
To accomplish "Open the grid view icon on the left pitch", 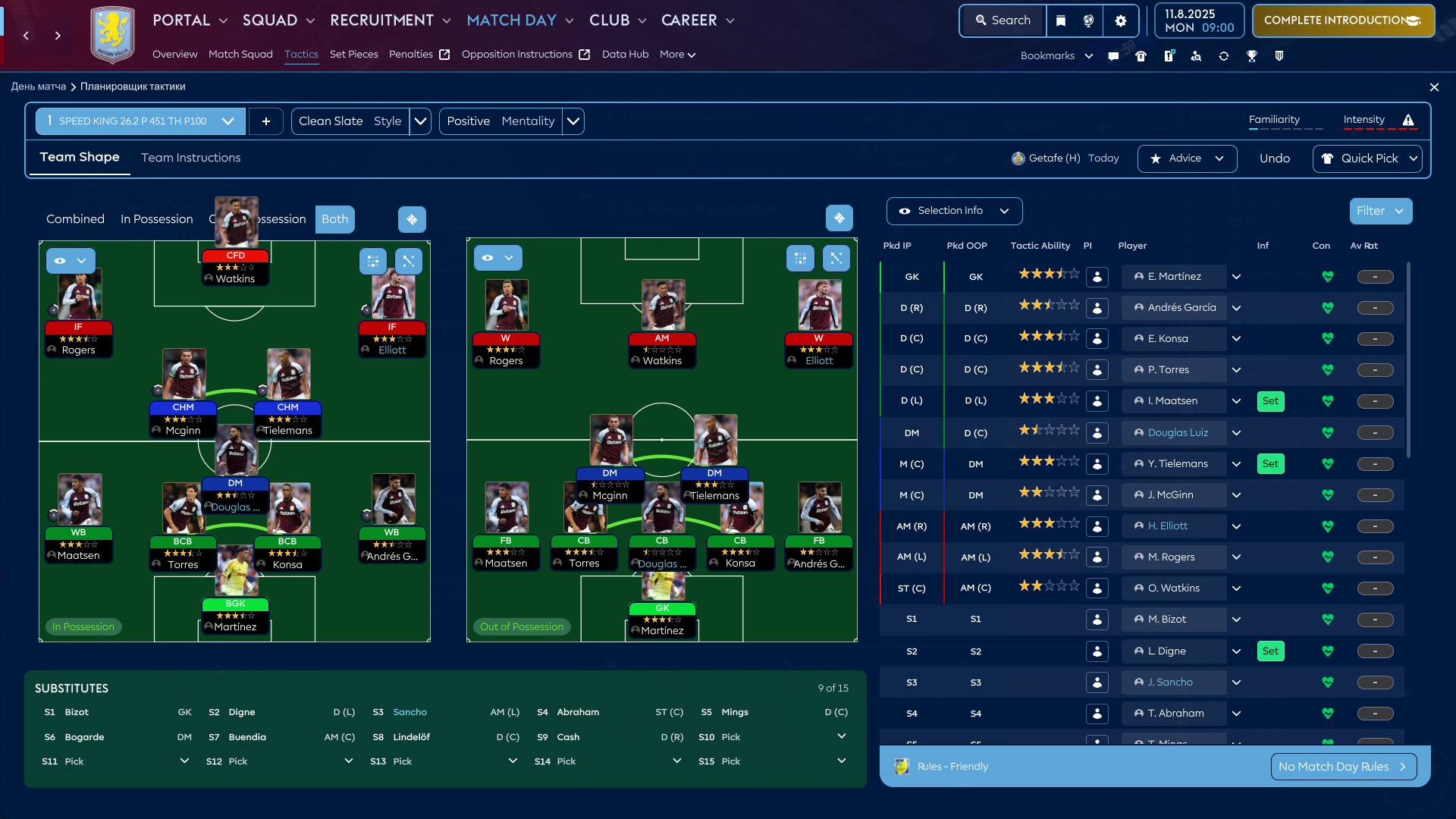I will (372, 261).
